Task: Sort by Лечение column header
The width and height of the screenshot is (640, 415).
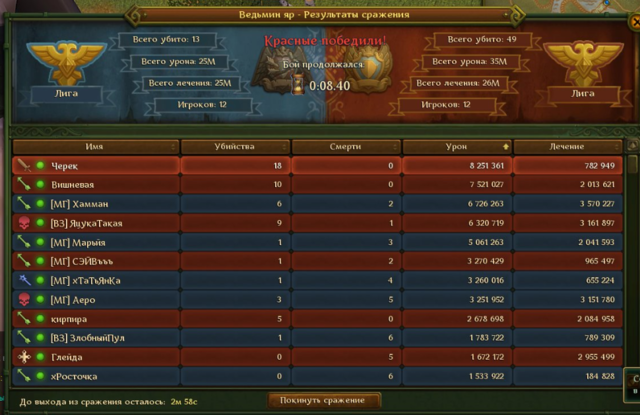Action: pos(566,146)
